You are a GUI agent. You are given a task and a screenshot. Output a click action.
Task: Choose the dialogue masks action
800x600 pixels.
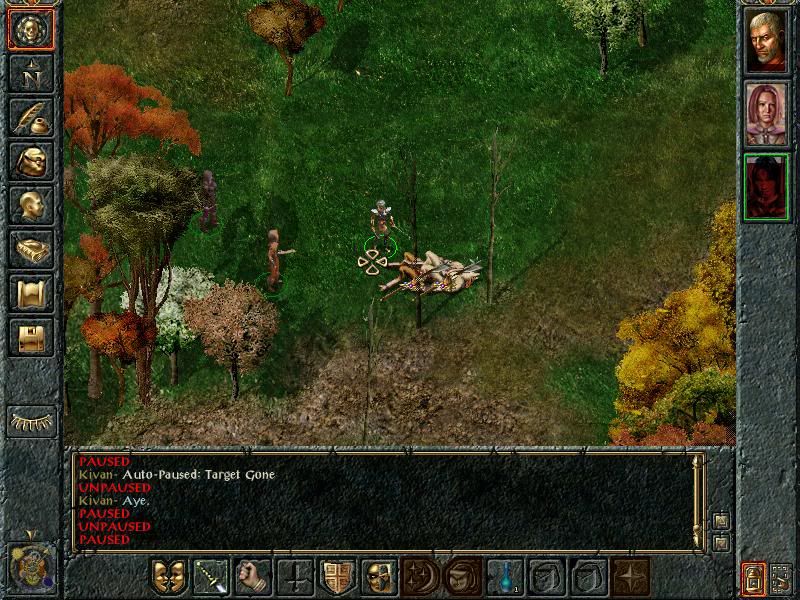(169, 577)
